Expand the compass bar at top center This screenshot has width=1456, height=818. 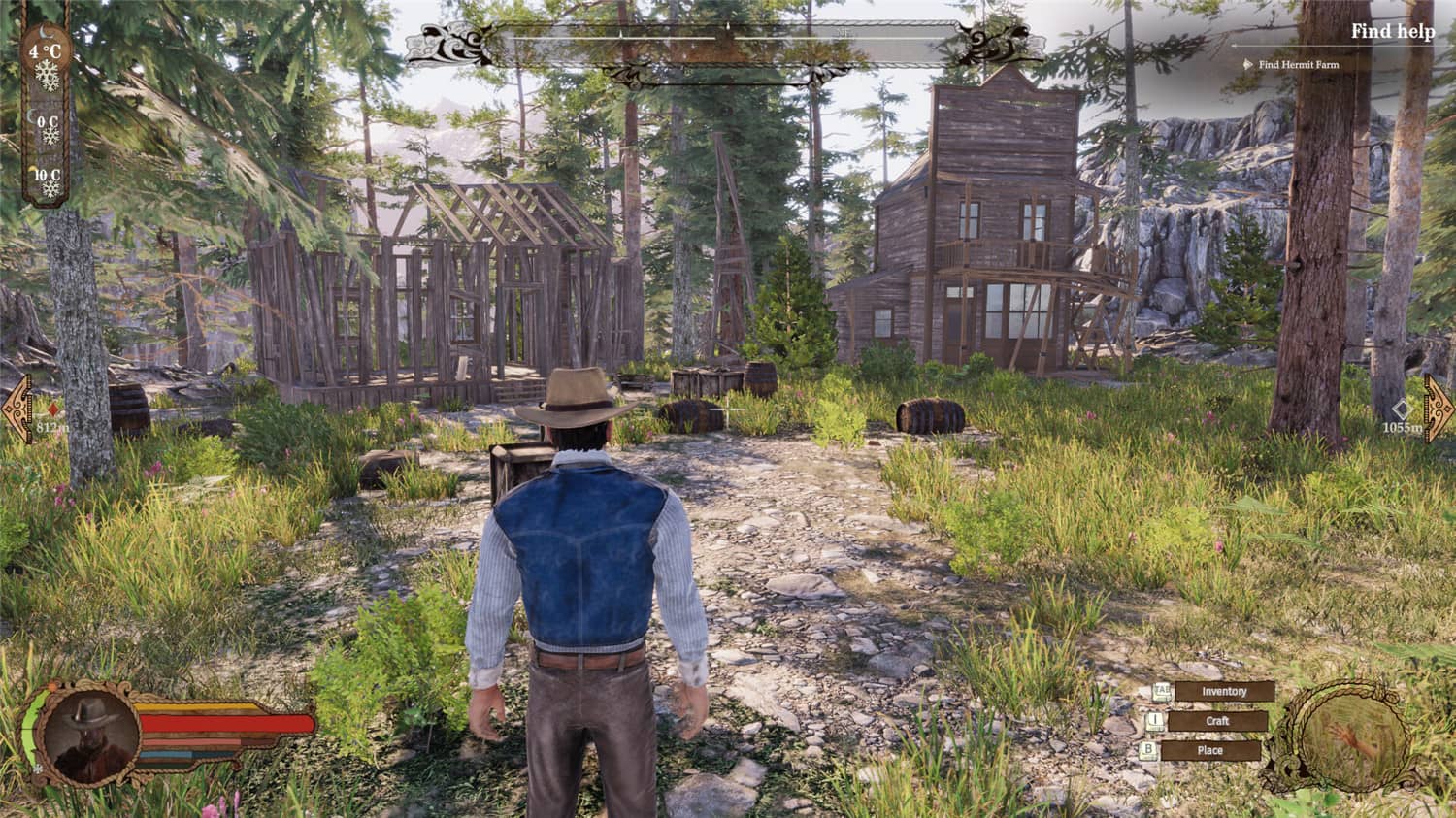728,36
